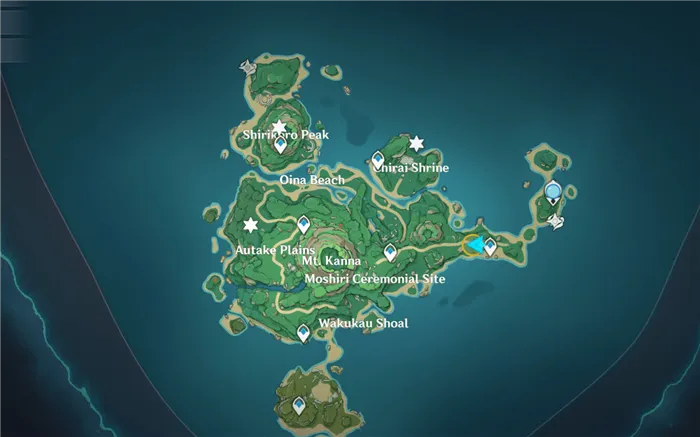Image resolution: width=700 pixels, height=437 pixels.
Task: Select the Shirikoro Peak teleport waypoint
Action: click(281, 145)
